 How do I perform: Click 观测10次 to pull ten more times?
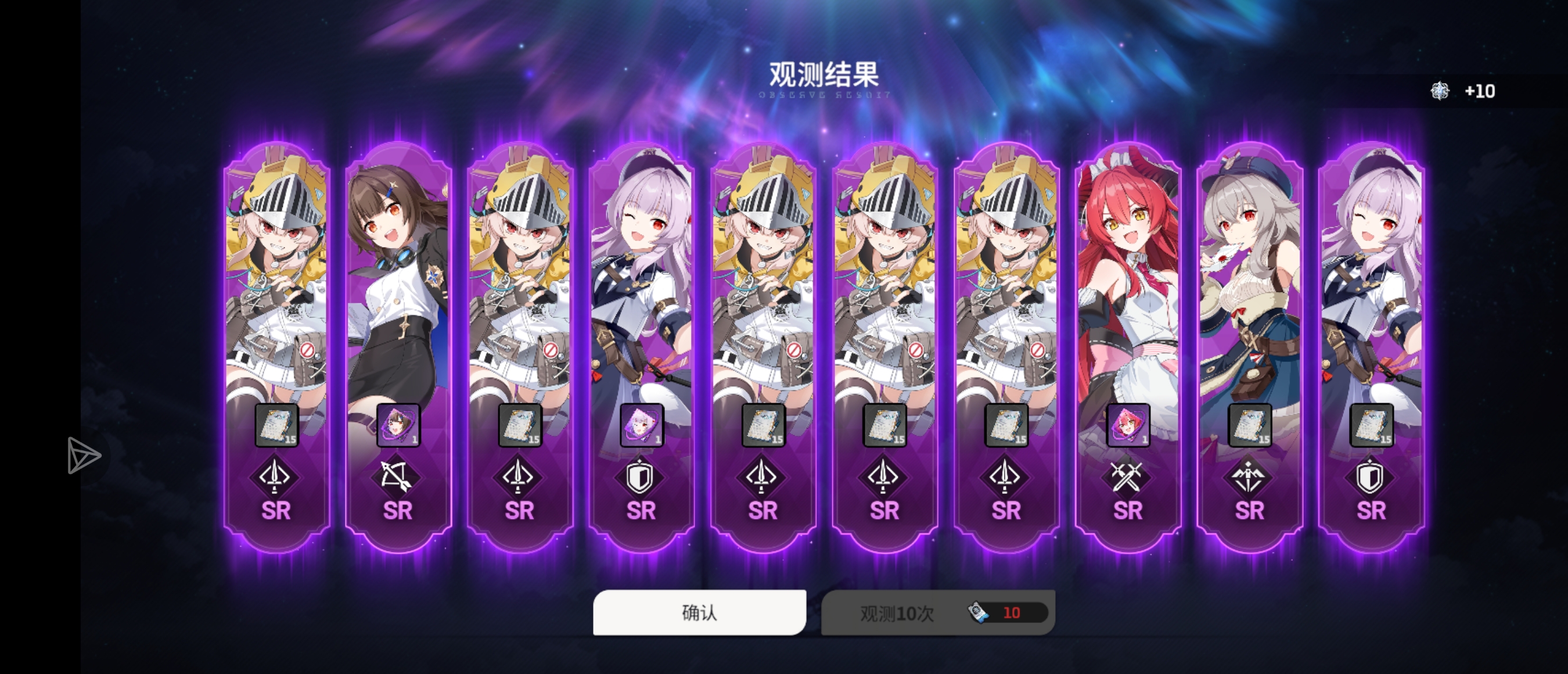(893, 613)
